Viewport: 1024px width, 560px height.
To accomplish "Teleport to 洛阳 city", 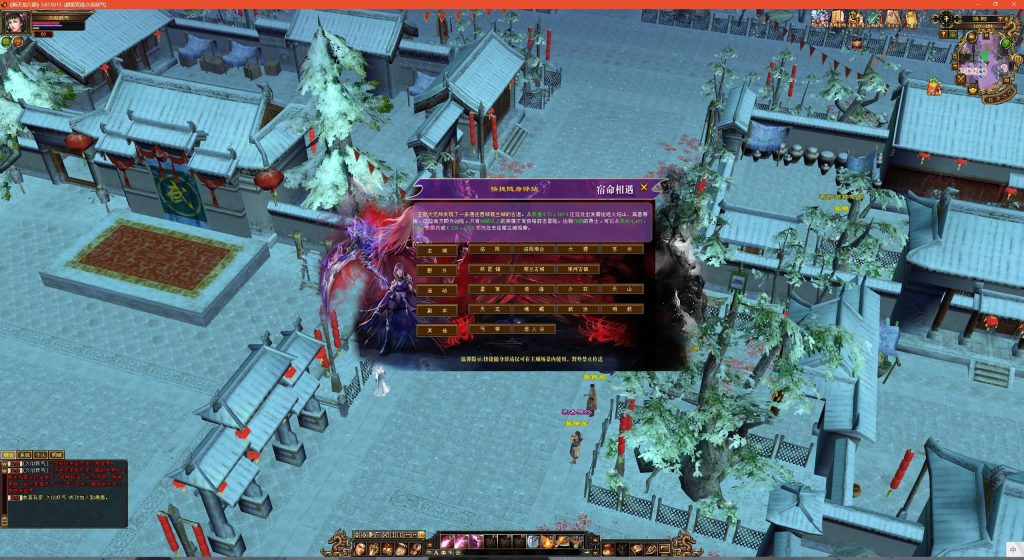I will [x=489, y=251].
